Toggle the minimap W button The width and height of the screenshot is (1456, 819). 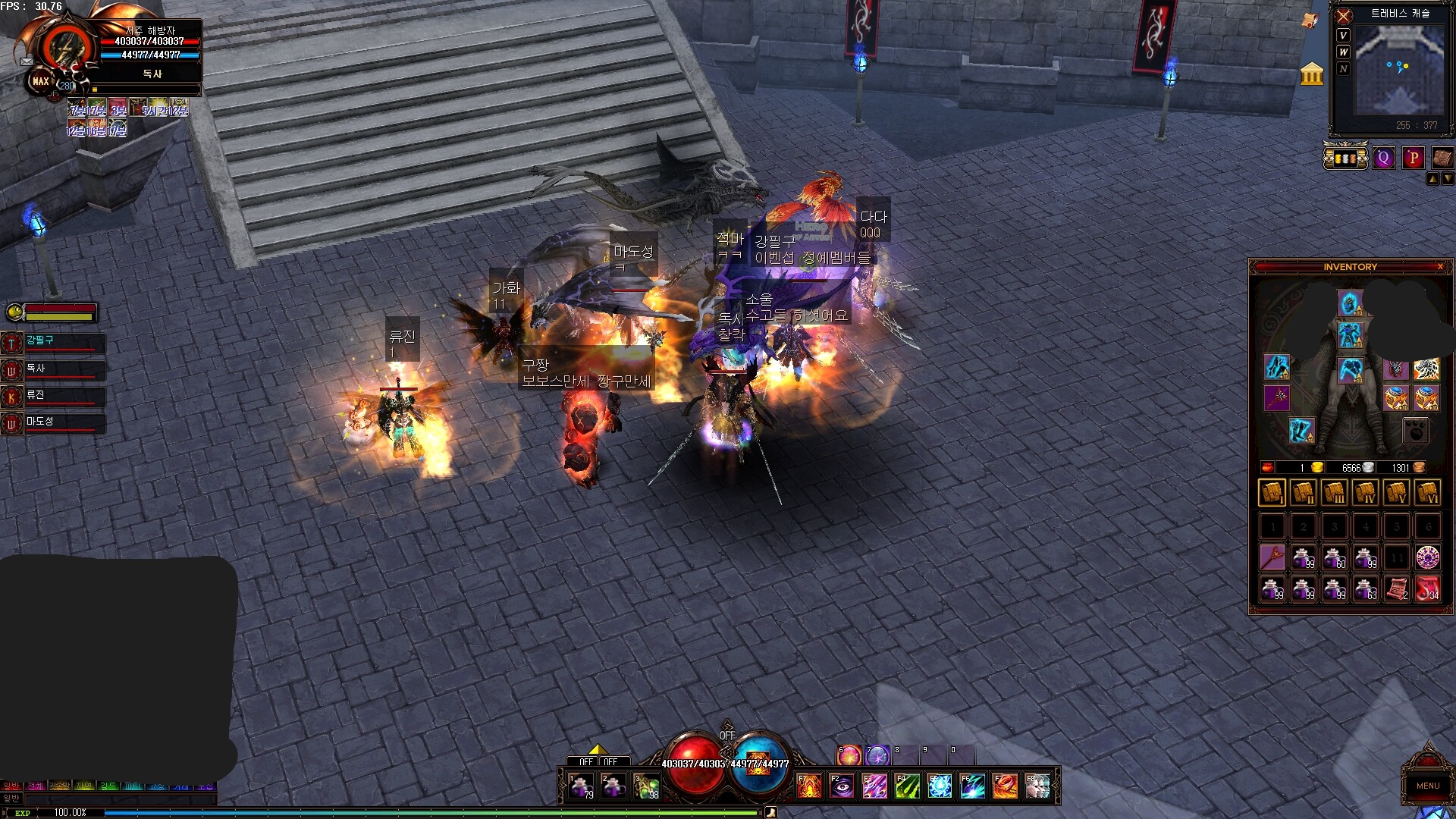coord(1343,52)
